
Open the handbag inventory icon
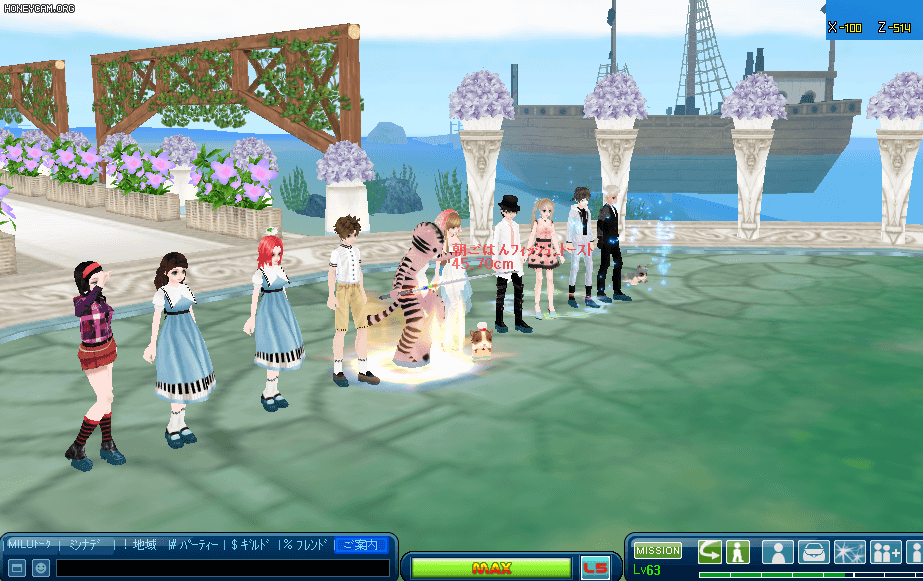(814, 551)
